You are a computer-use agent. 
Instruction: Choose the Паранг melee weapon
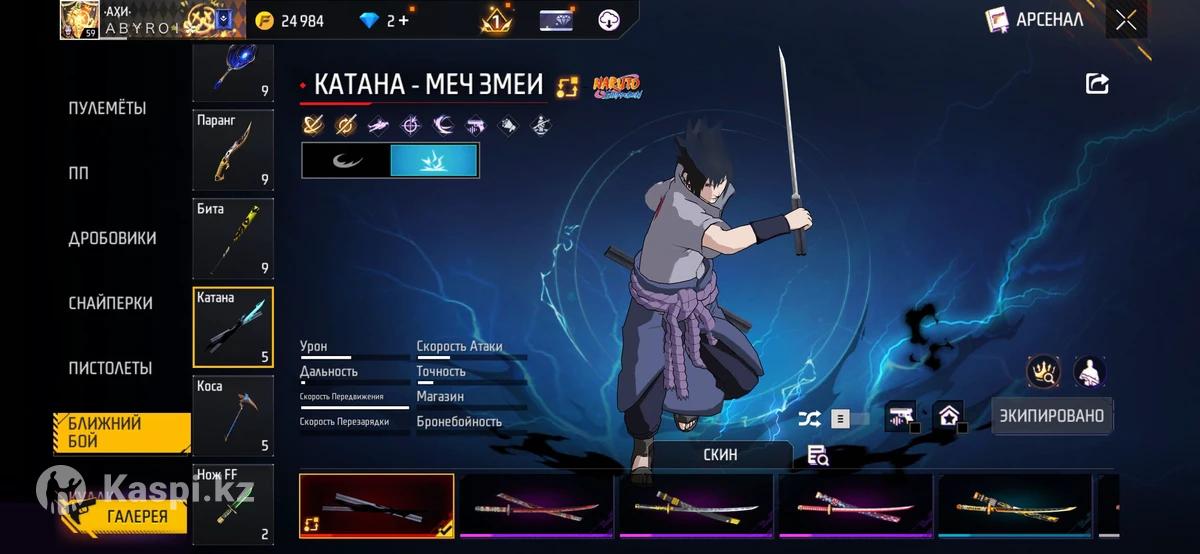[x=233, y=149]
